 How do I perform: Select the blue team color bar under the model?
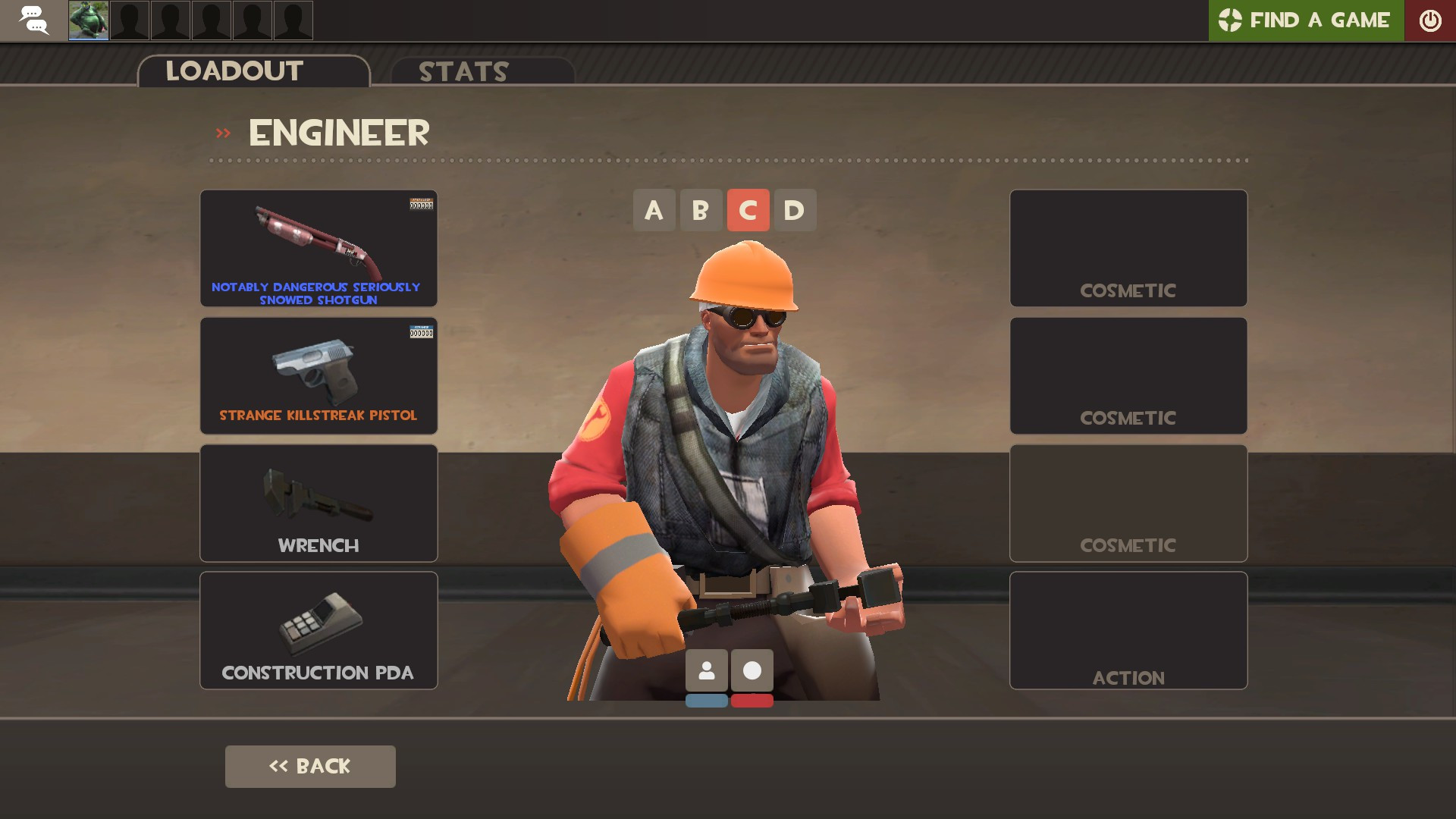click(707, 701)
